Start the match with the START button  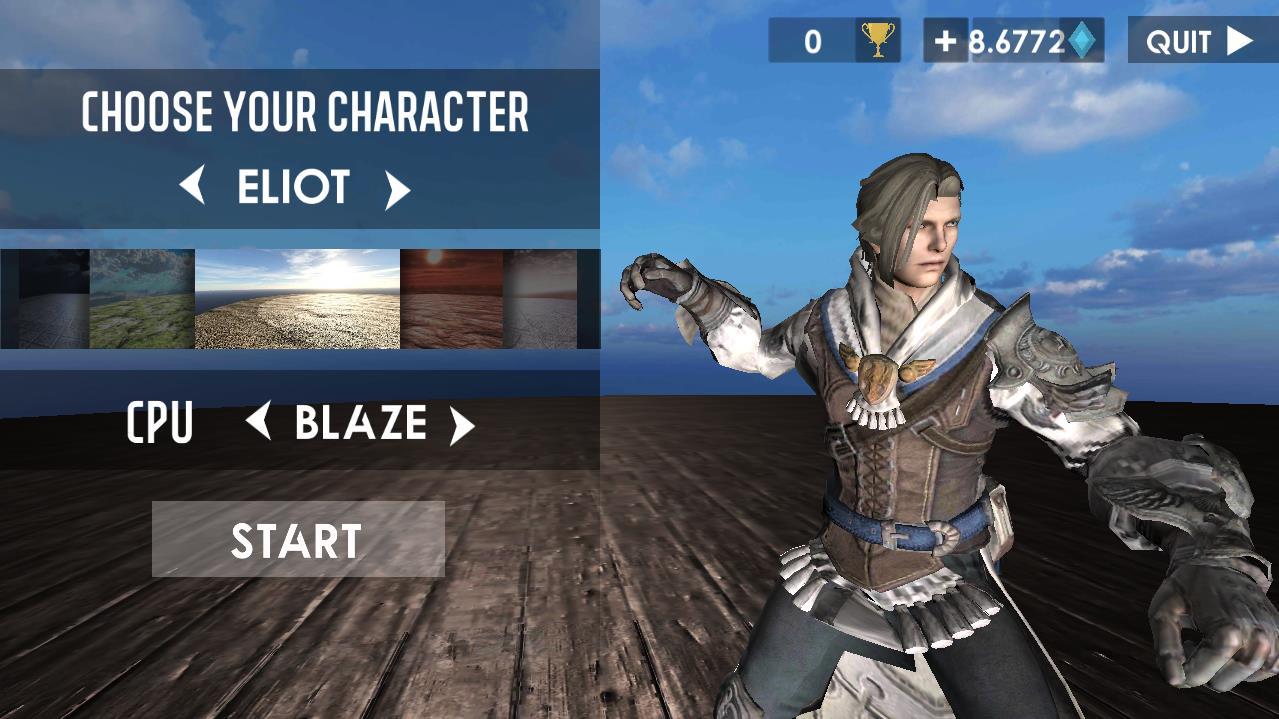pos(297,540)
